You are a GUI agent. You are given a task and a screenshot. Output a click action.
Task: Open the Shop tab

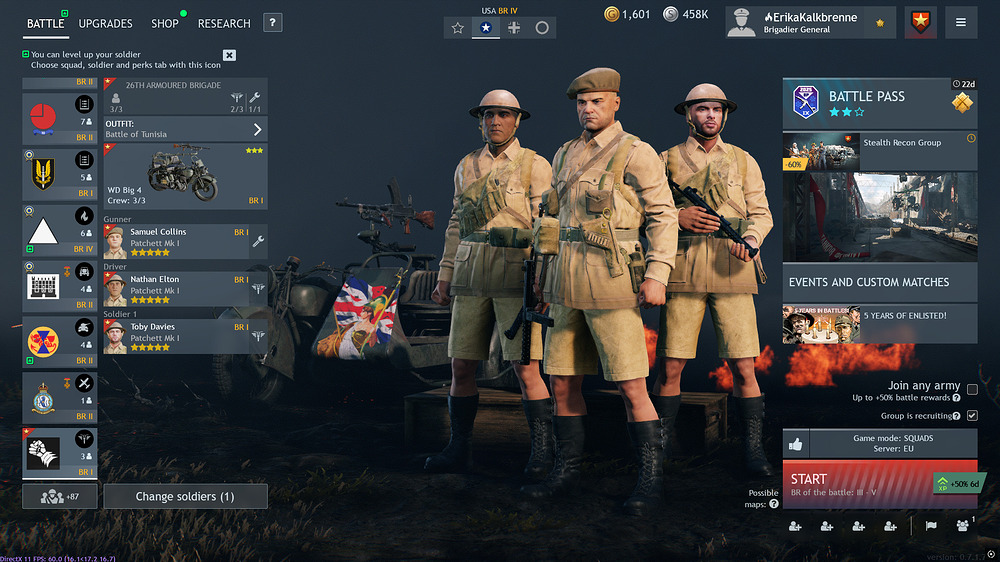pyautogui.click(x=165, y=23)
